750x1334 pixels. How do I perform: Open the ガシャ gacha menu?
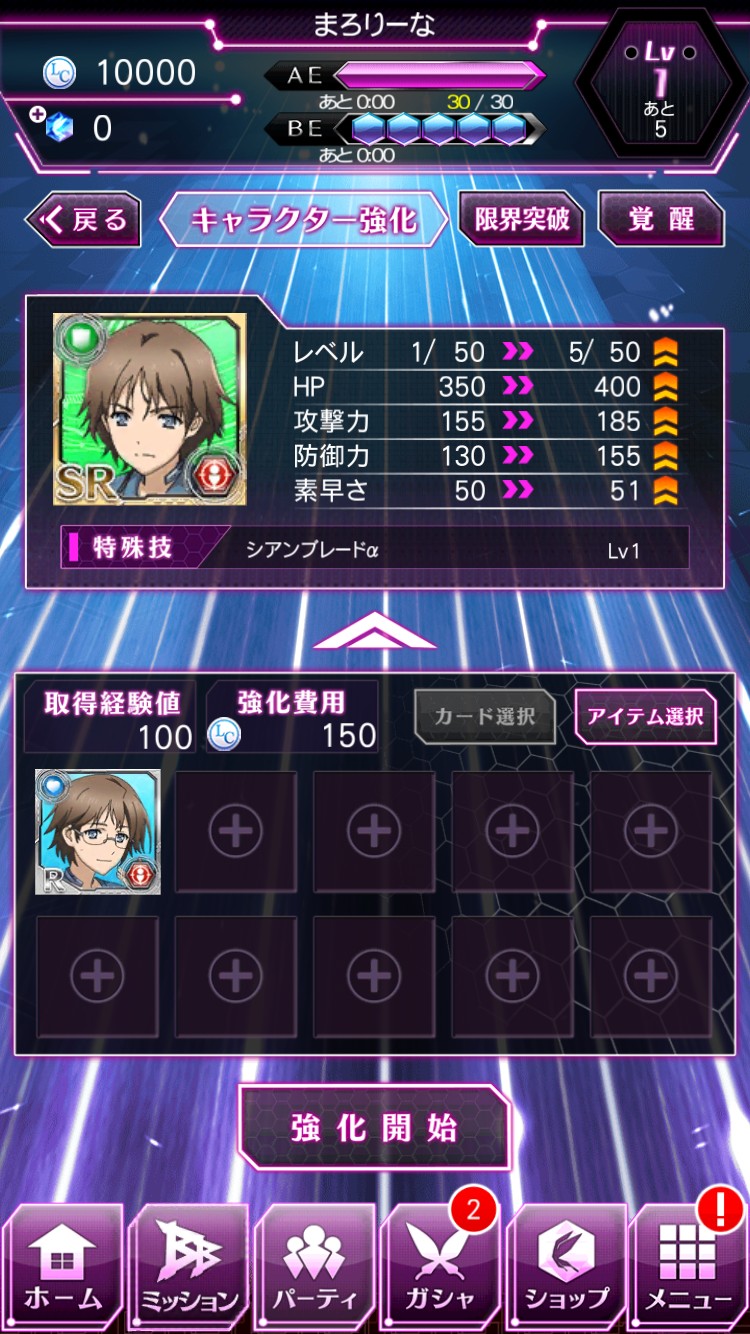click(x=440, y=1269)
